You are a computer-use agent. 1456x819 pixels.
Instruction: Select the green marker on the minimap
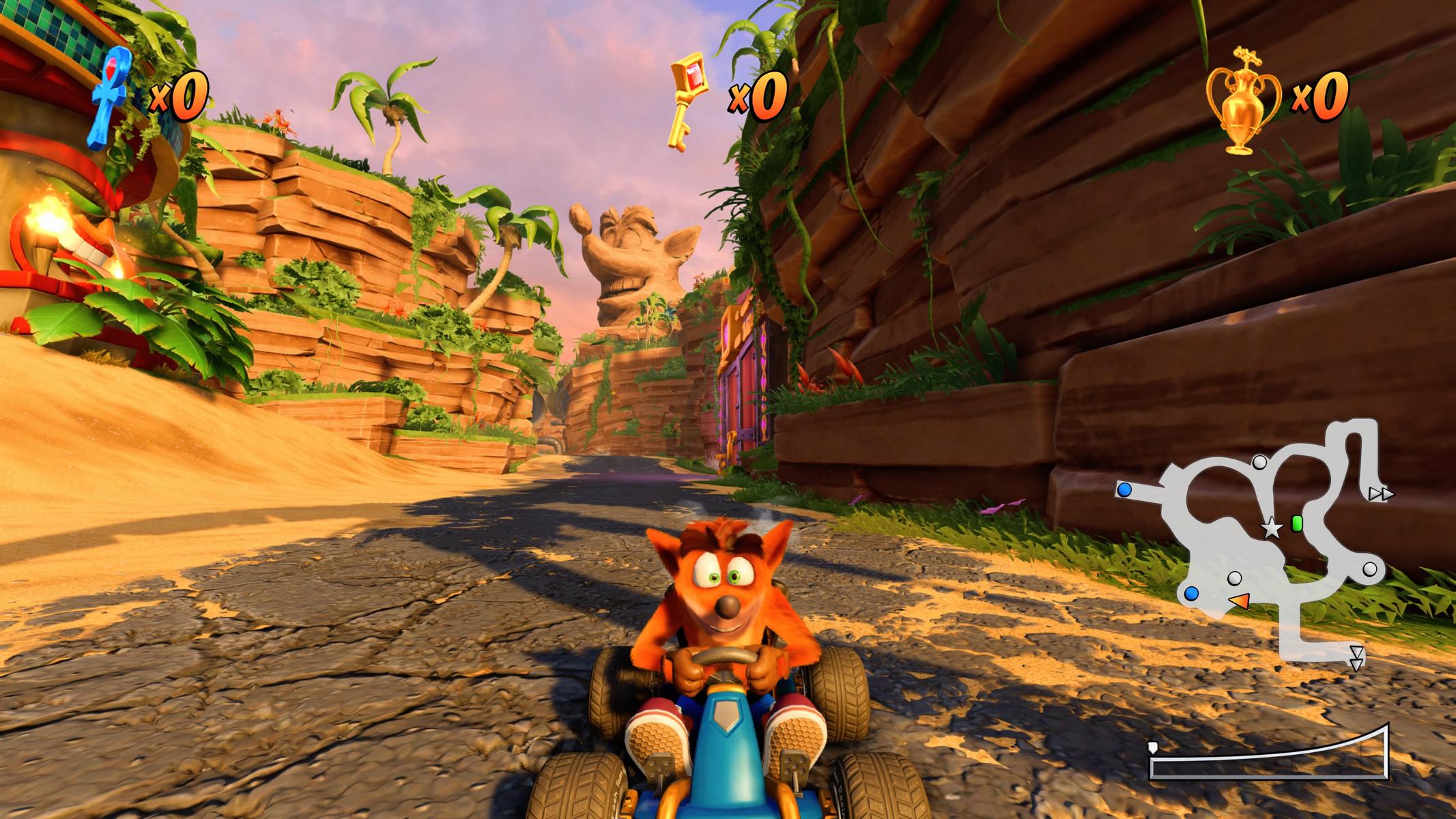pyautogui.click(x=1297, y=523)
